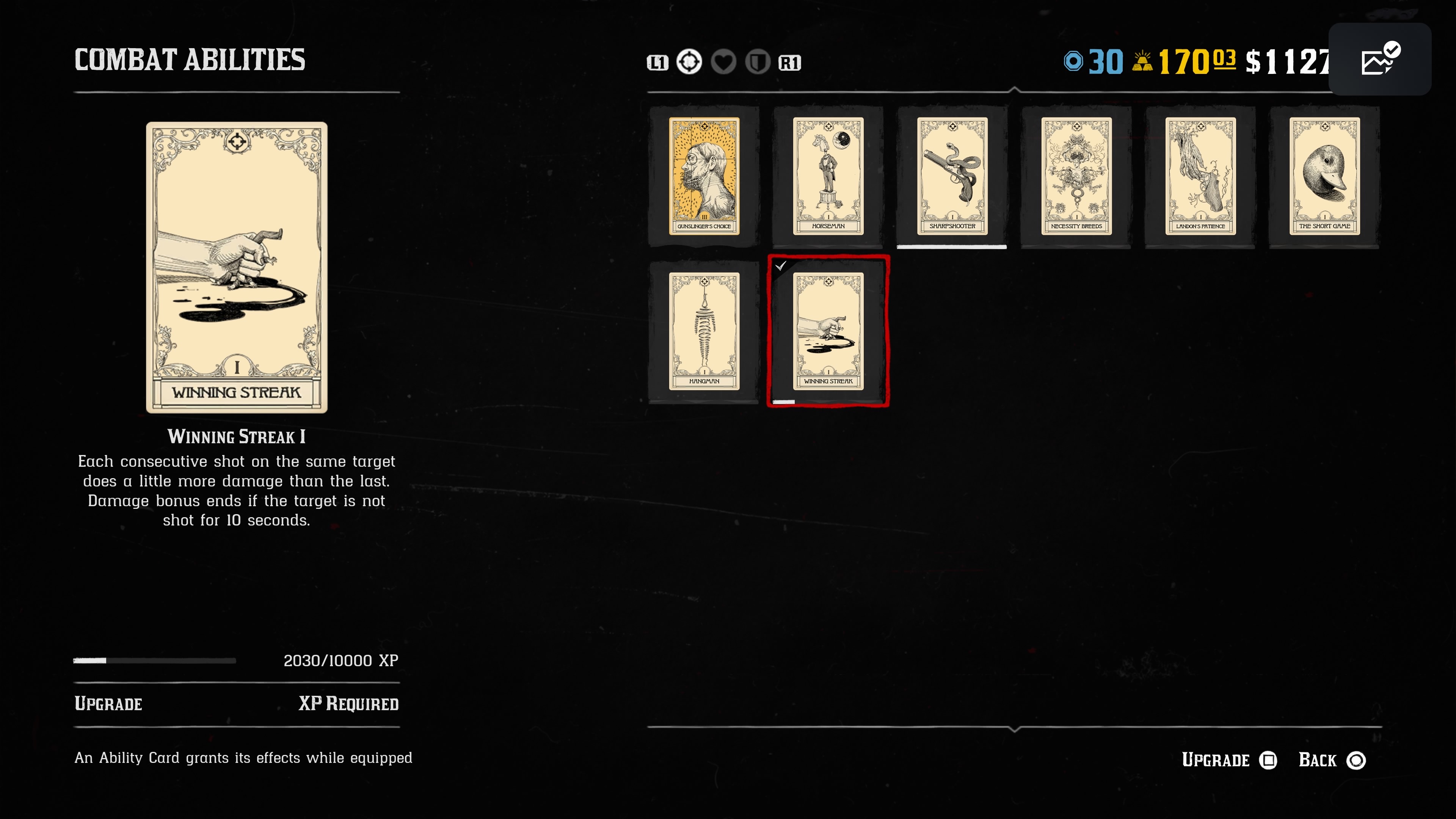Image resolution: width=1456 pixels, height=819 pixels.
Task: Switch to the shield defense category tab
Action: pyautogui.click(x=758, y=62)
